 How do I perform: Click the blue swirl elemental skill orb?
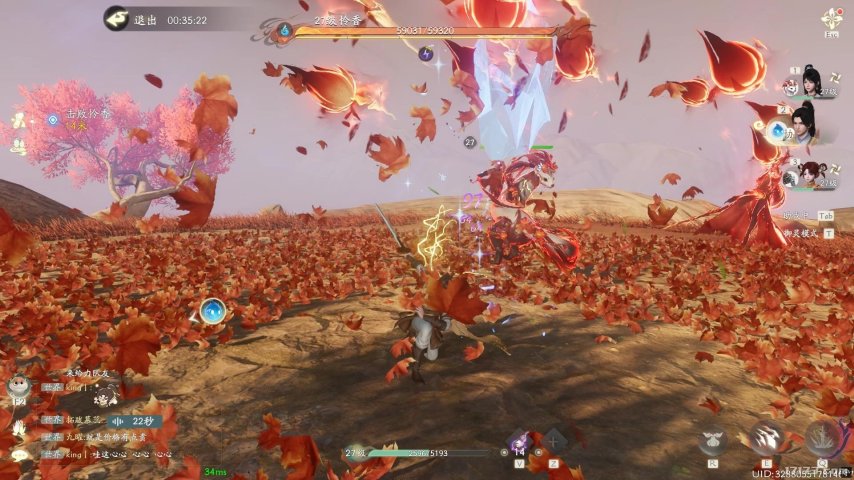tap(212, 312)
